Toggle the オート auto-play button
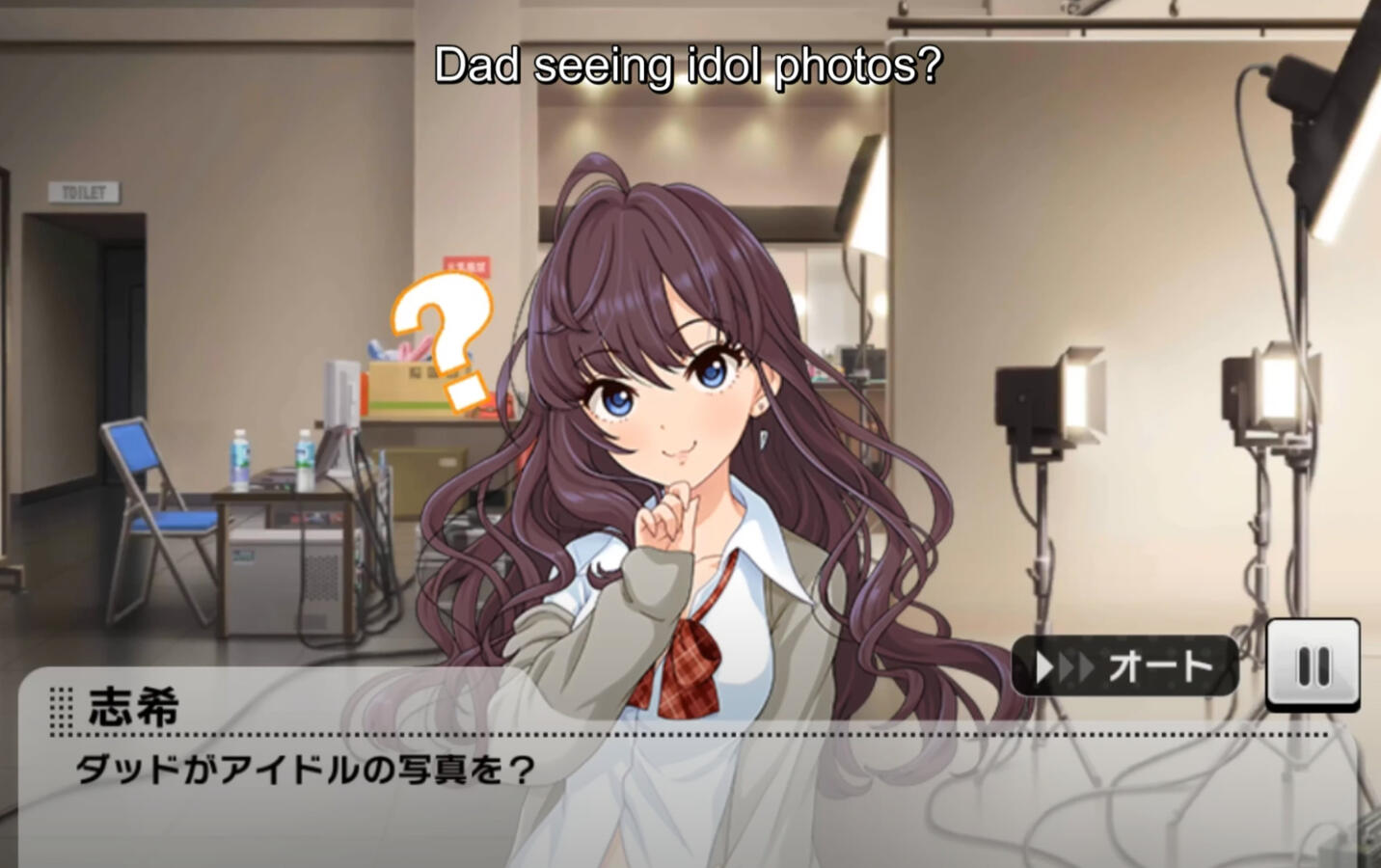Viewport: 1381px width, 868px height. click(1124, 666)
